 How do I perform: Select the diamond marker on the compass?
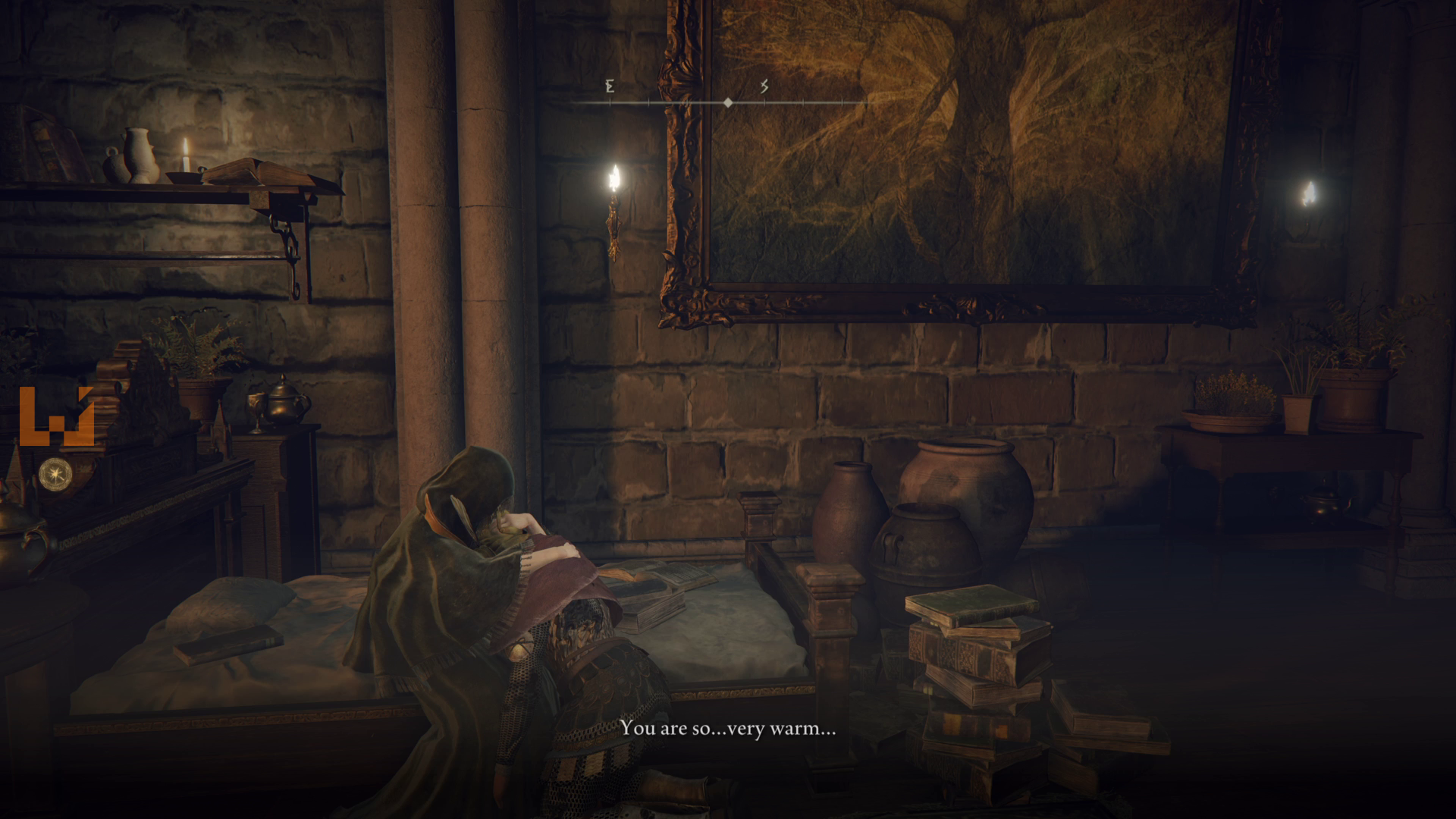728,102
